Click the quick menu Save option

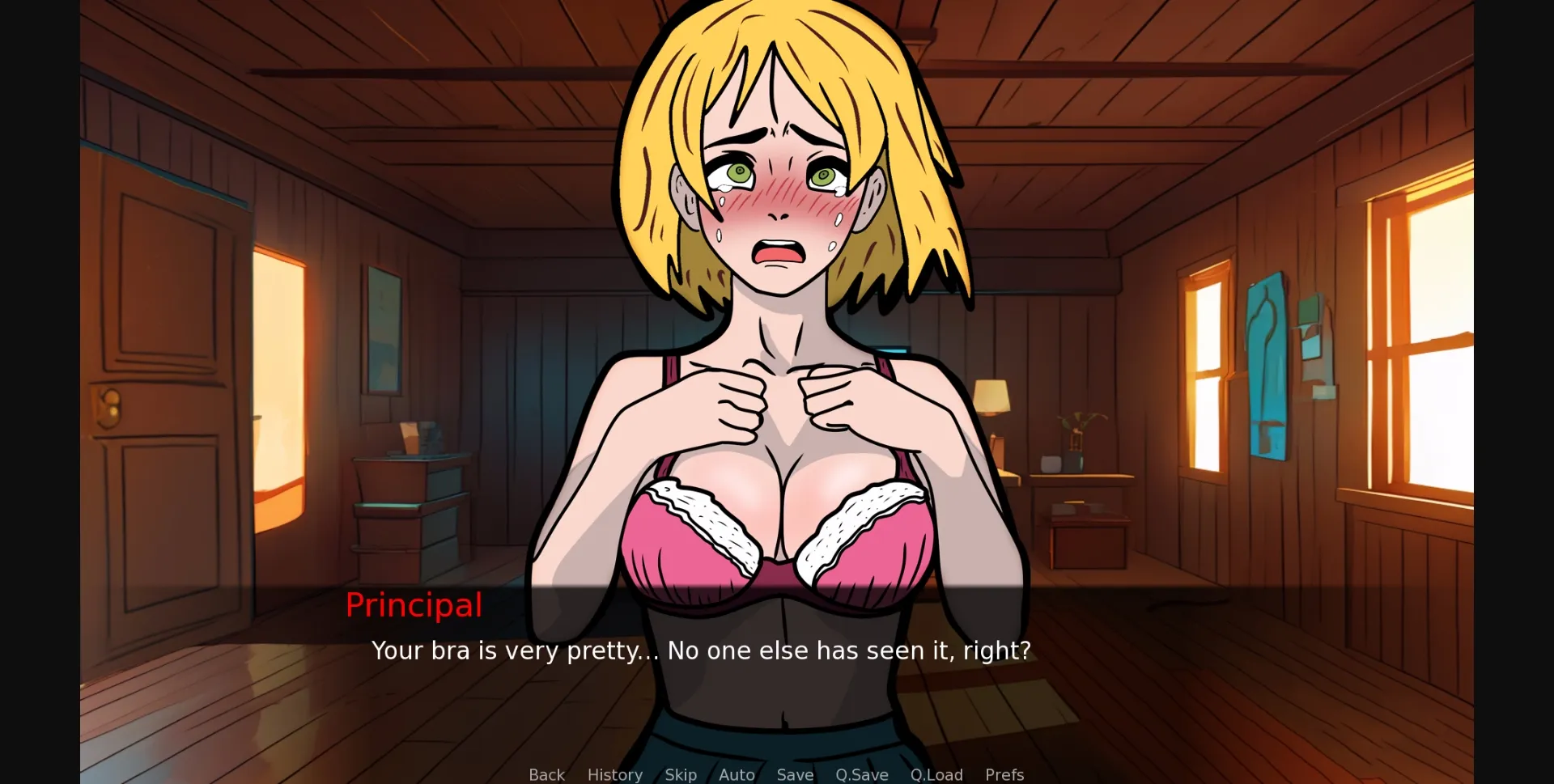795,774
